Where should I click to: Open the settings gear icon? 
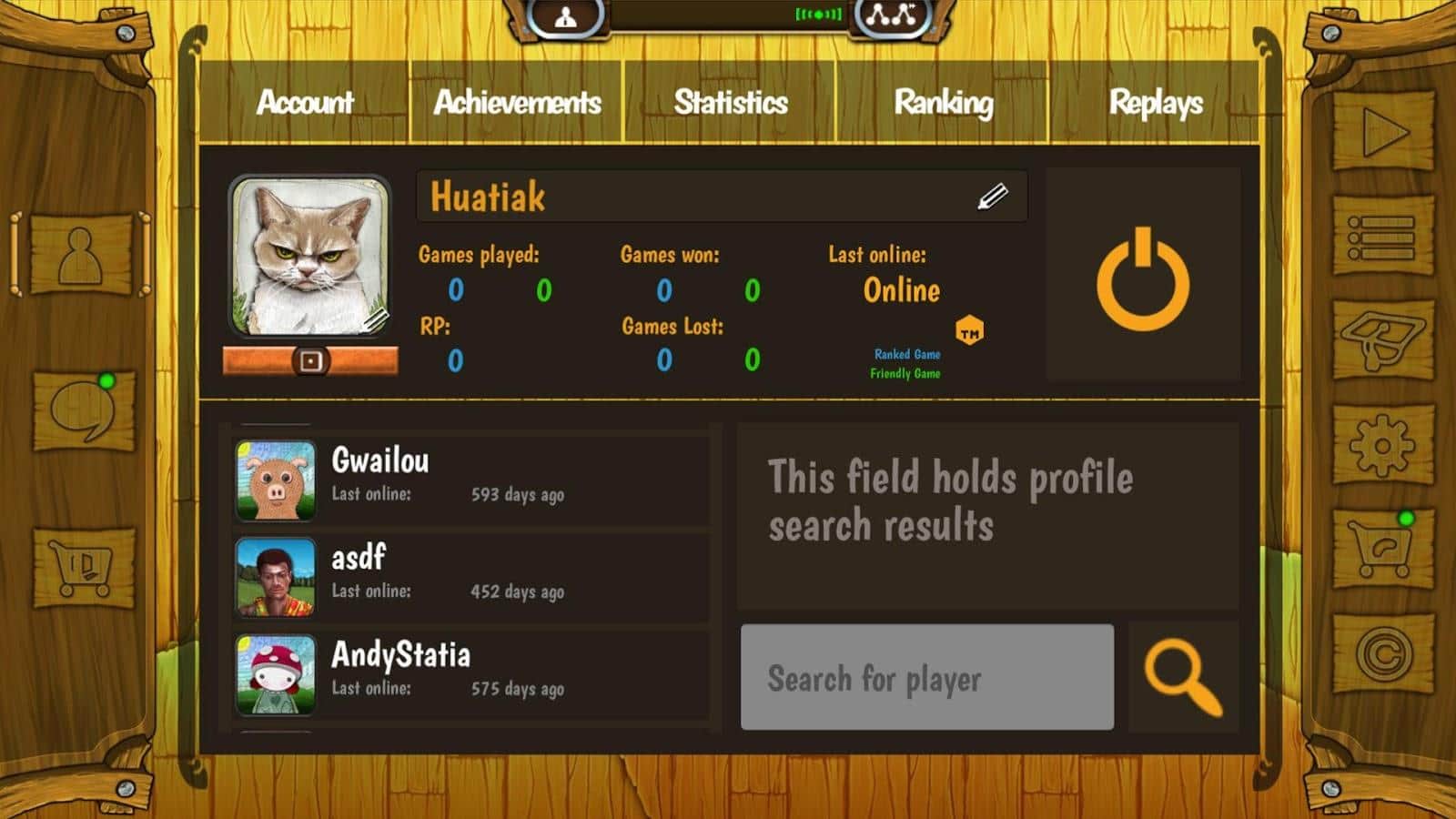tap(1381, 445)
